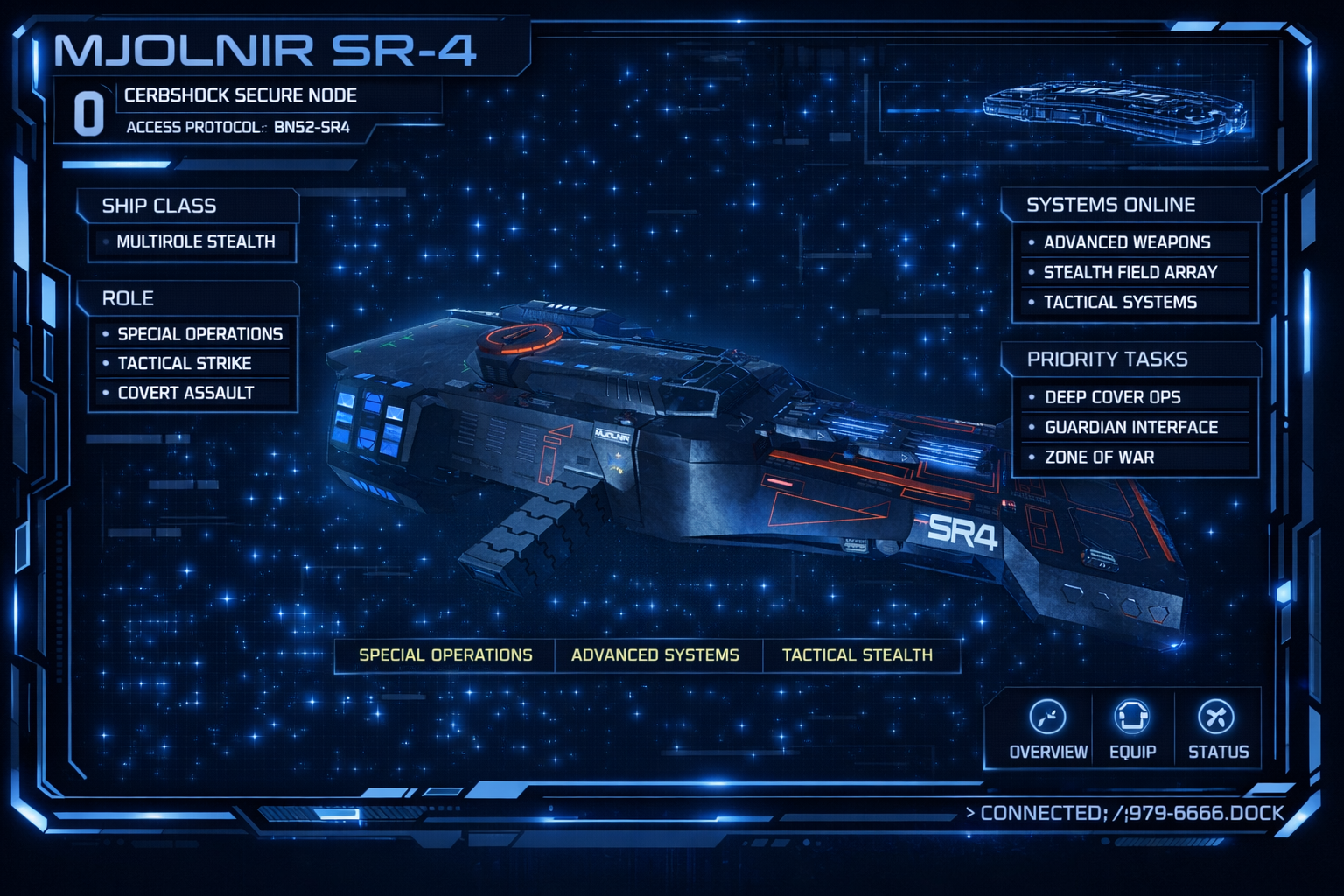
Task: Click the Multirole Stealth ship class
Action: tap(195, 241)
